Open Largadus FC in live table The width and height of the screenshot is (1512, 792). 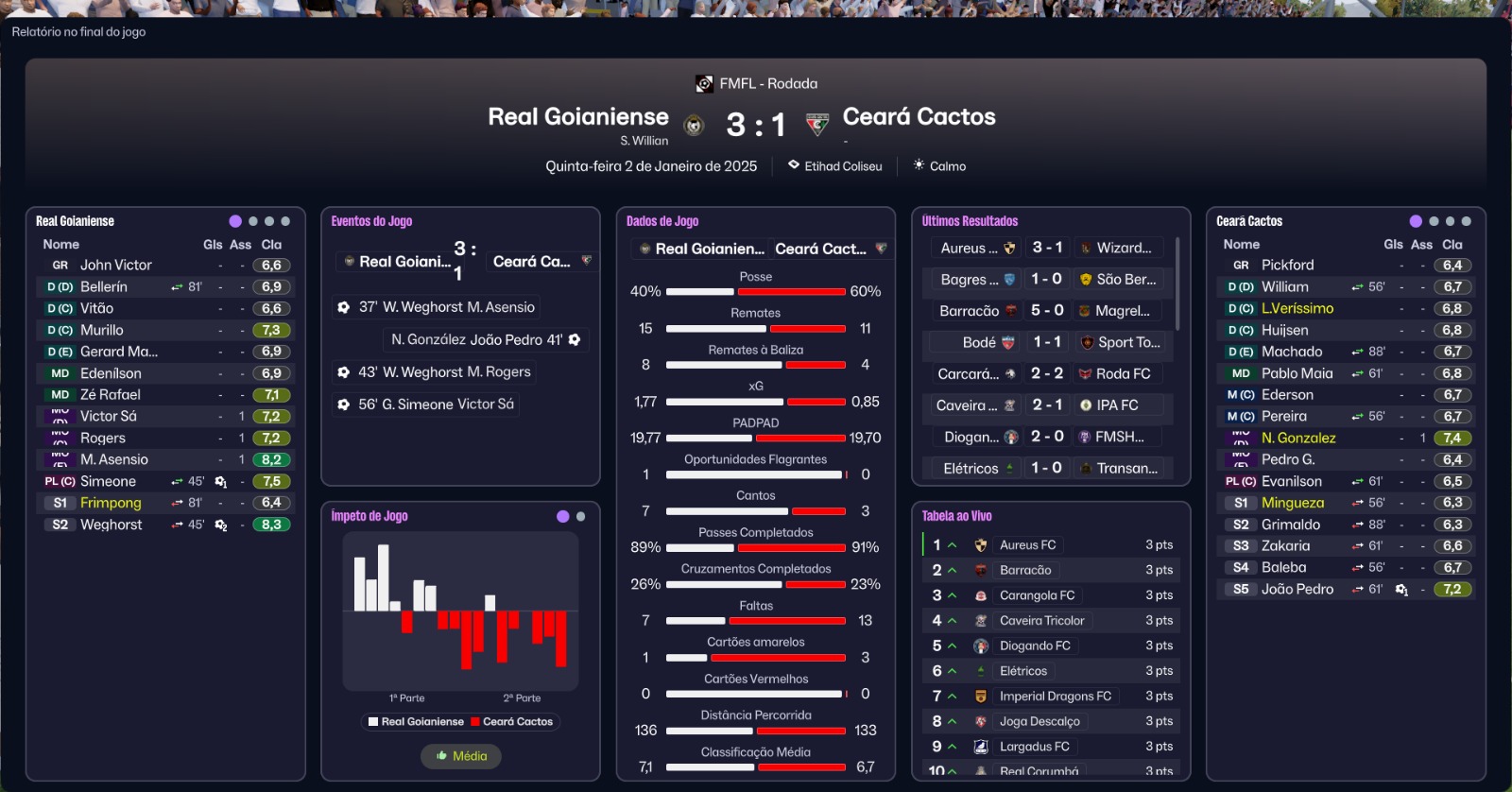(1034, 747)
